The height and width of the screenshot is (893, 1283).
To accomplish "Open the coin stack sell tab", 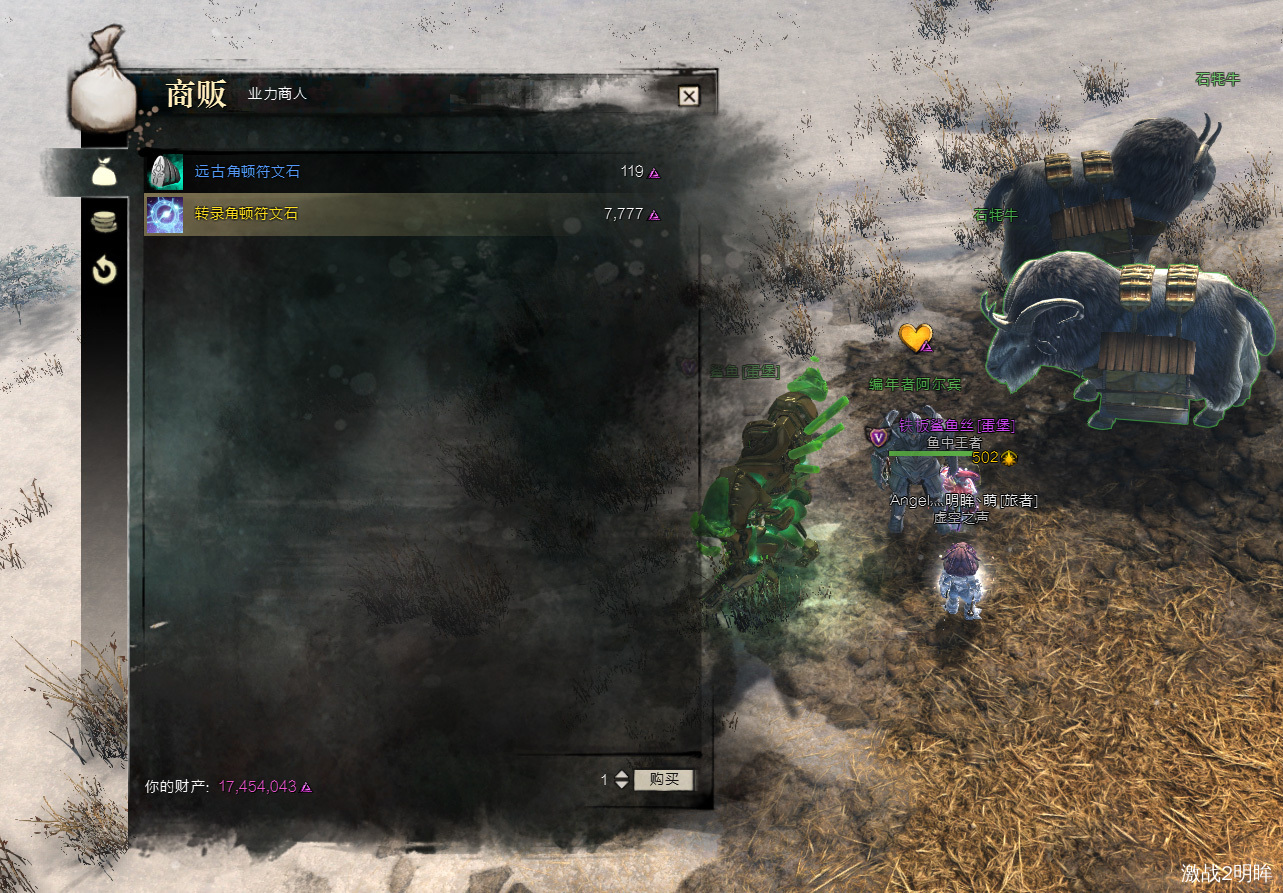I will click(x=105, y=222).
